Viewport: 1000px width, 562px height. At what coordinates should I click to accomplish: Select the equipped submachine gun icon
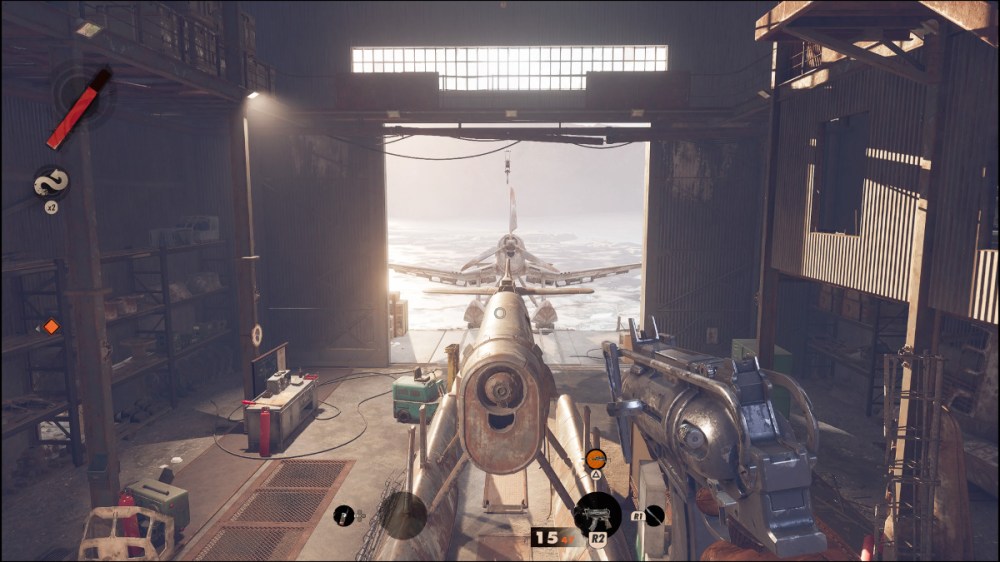(x=597, y=515)
